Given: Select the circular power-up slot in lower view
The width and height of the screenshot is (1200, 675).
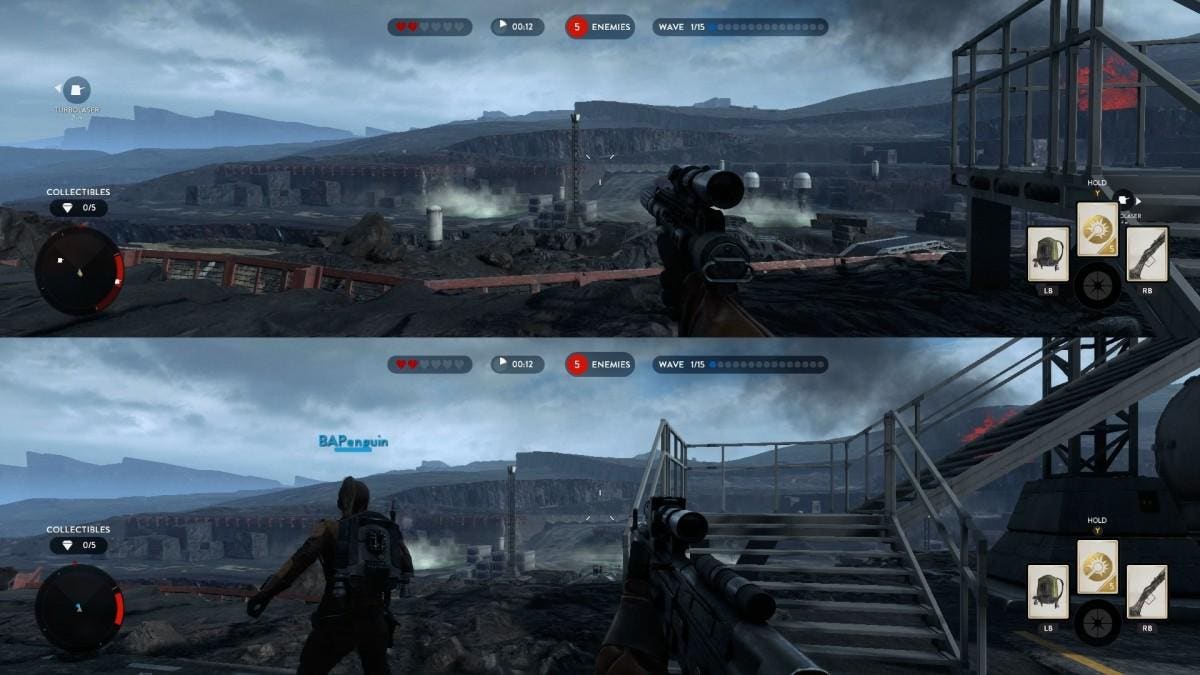Looking at the screenshot, I should click(x=1097, y=624).
